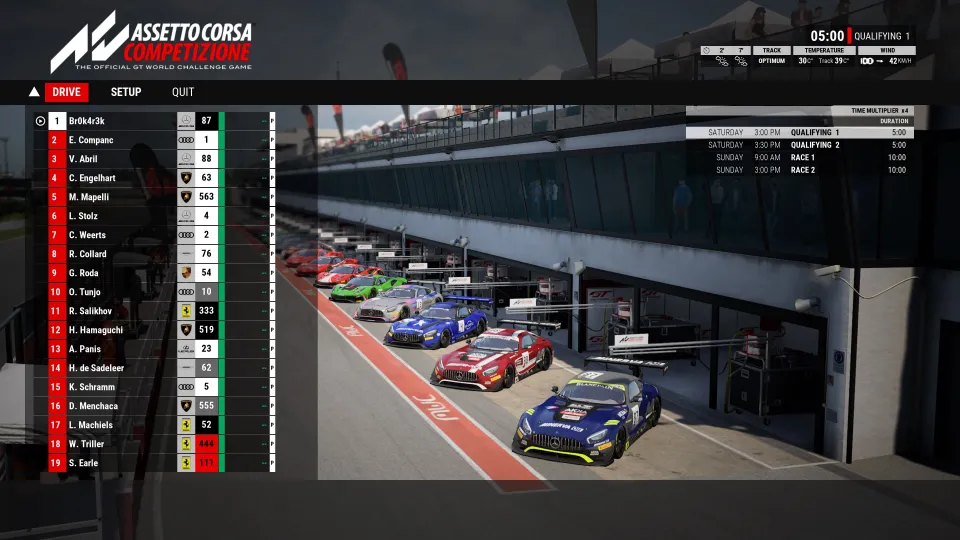Choose QUIT from the top menu

click(x=183, y=92)
